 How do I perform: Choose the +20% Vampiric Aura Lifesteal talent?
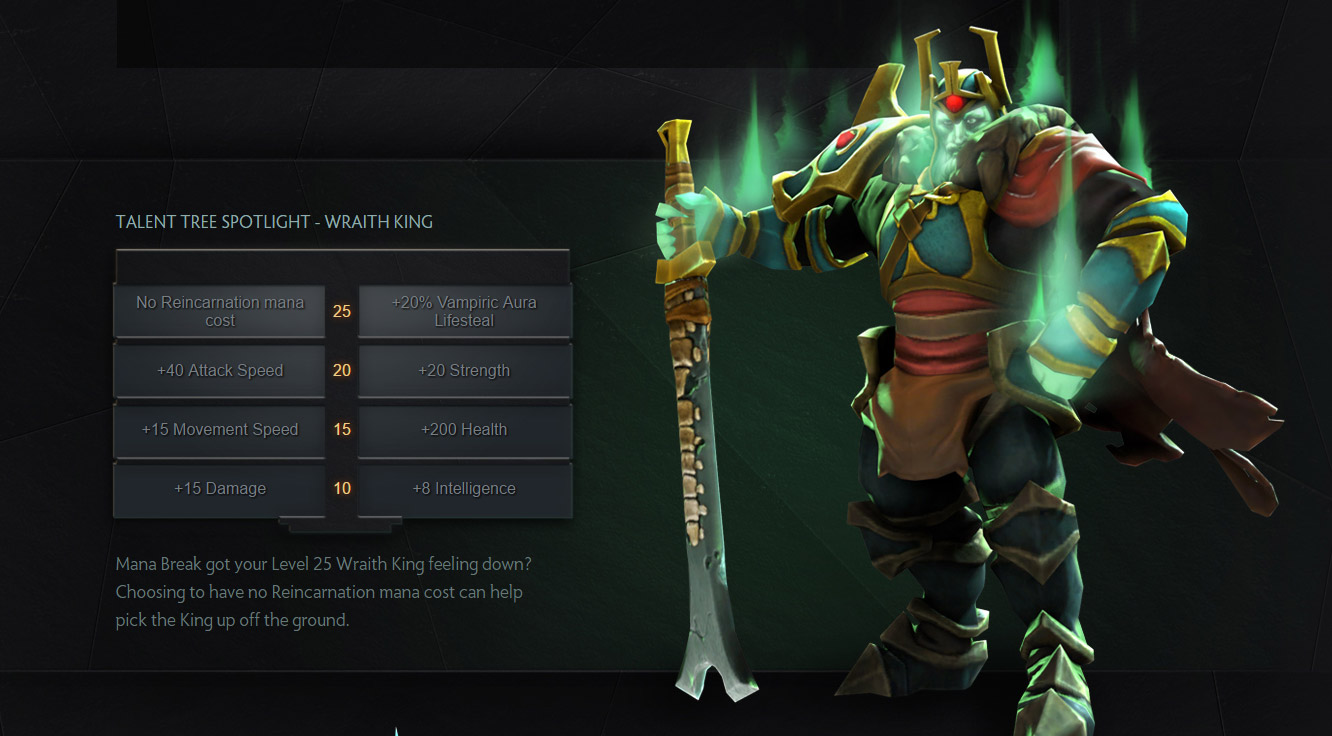(x=464, y=311)
